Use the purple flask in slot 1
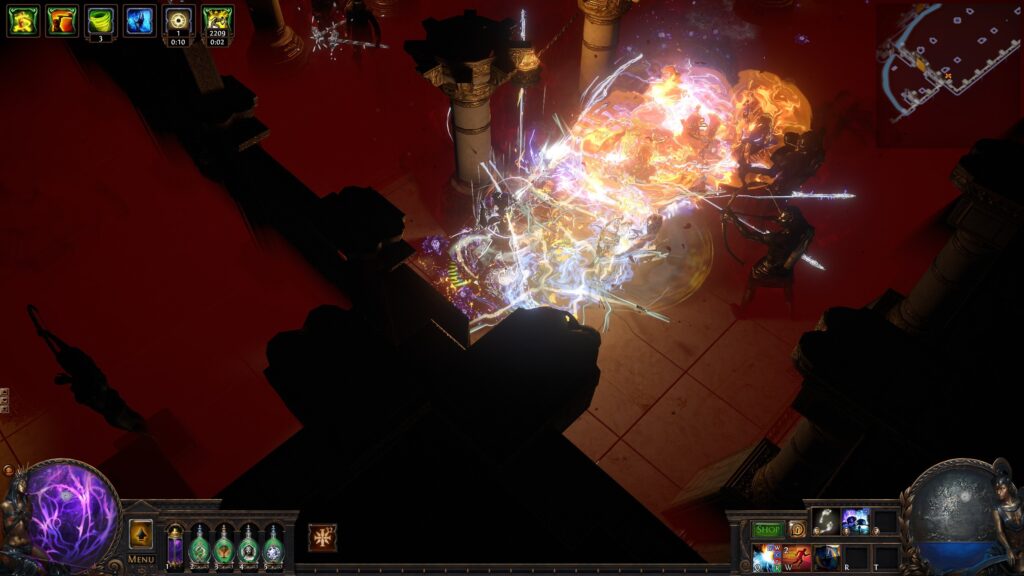Image resolution: width=1024 pixels, height=576 pixels. [x=175, y=547]
